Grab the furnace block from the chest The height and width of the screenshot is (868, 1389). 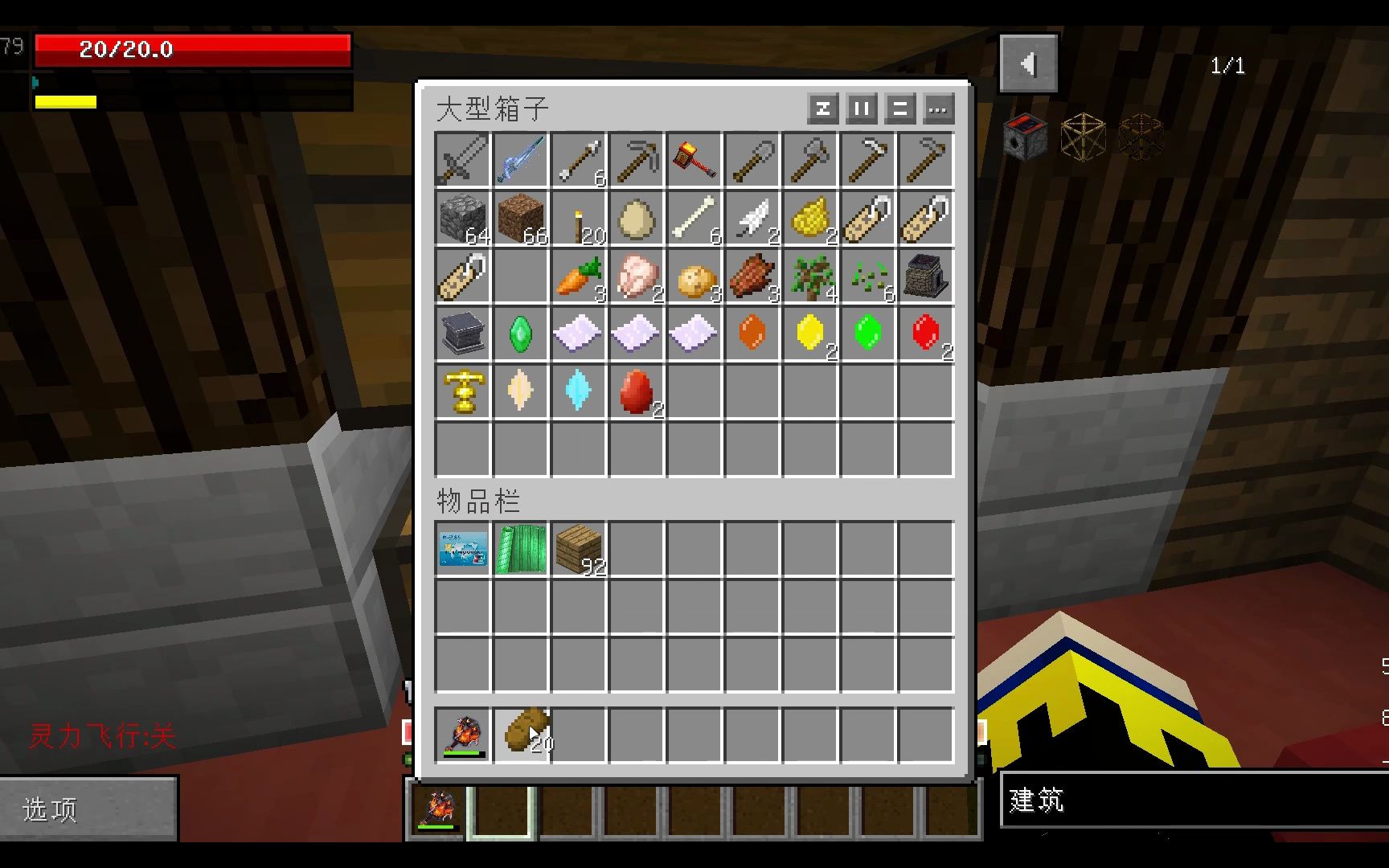point(925,275)
